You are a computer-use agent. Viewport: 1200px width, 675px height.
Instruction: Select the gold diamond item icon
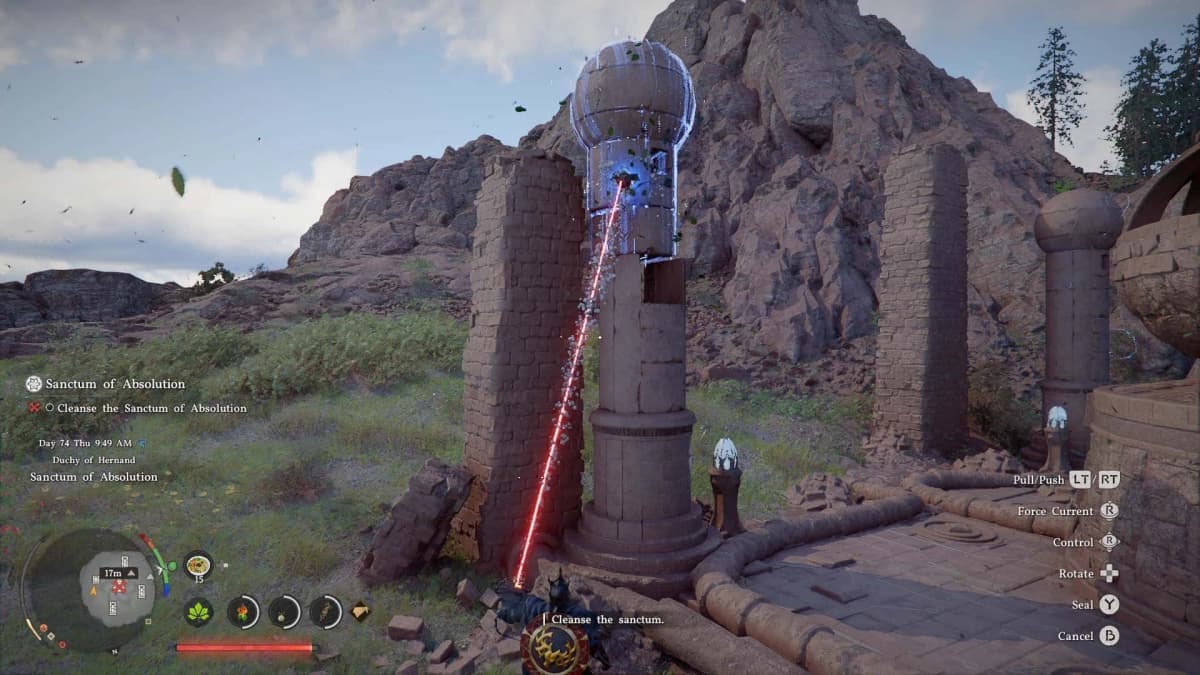(x=359, y=611)
